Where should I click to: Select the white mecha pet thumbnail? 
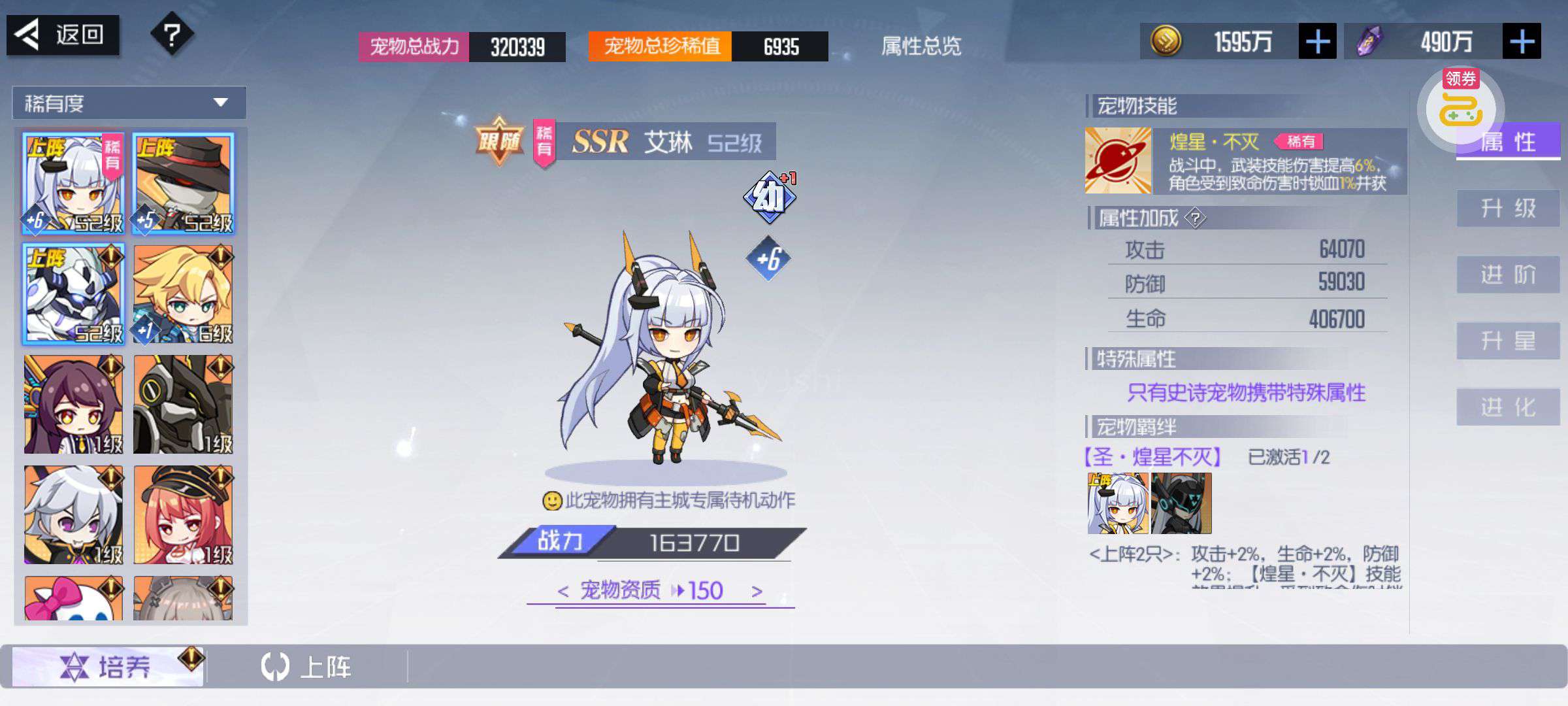coord(73,294)
